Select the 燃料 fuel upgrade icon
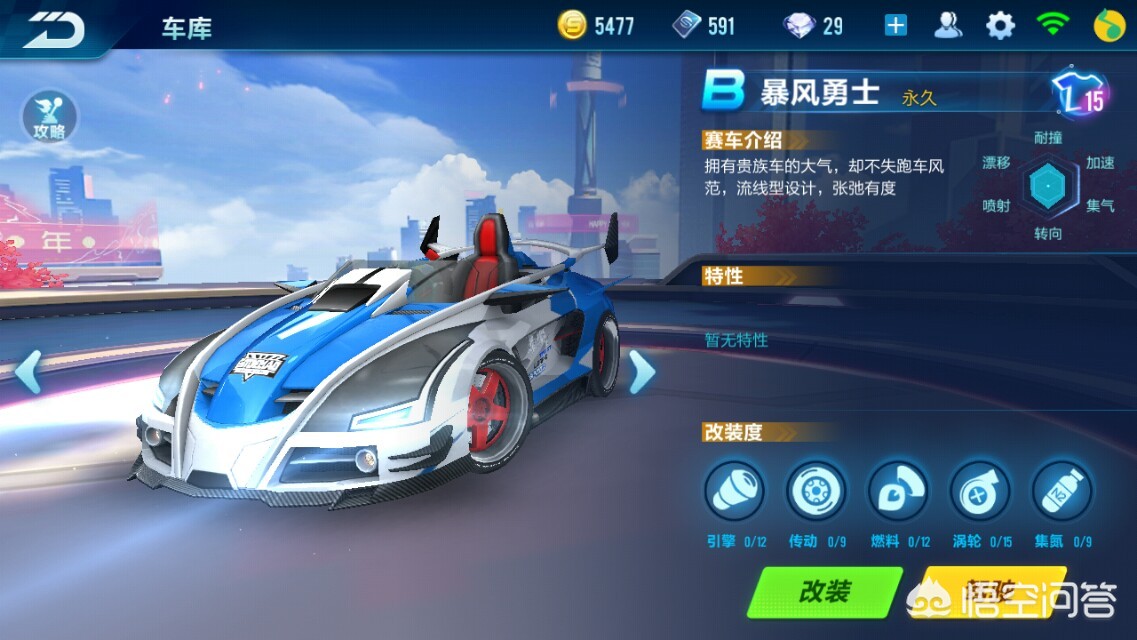1137x640 pixels. point(898,491)
